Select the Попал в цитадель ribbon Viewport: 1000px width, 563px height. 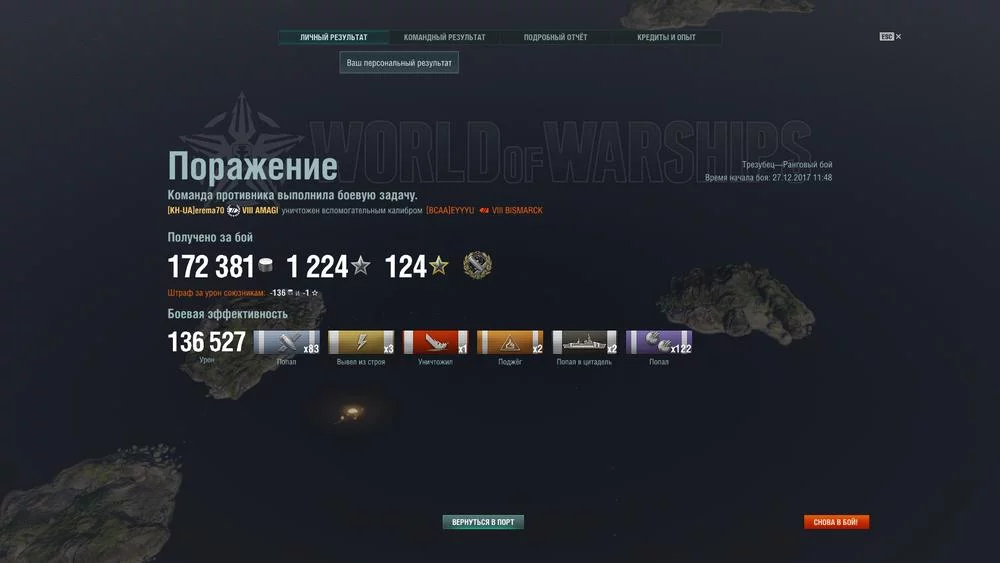pyautogui.click(x=585, y=343)
